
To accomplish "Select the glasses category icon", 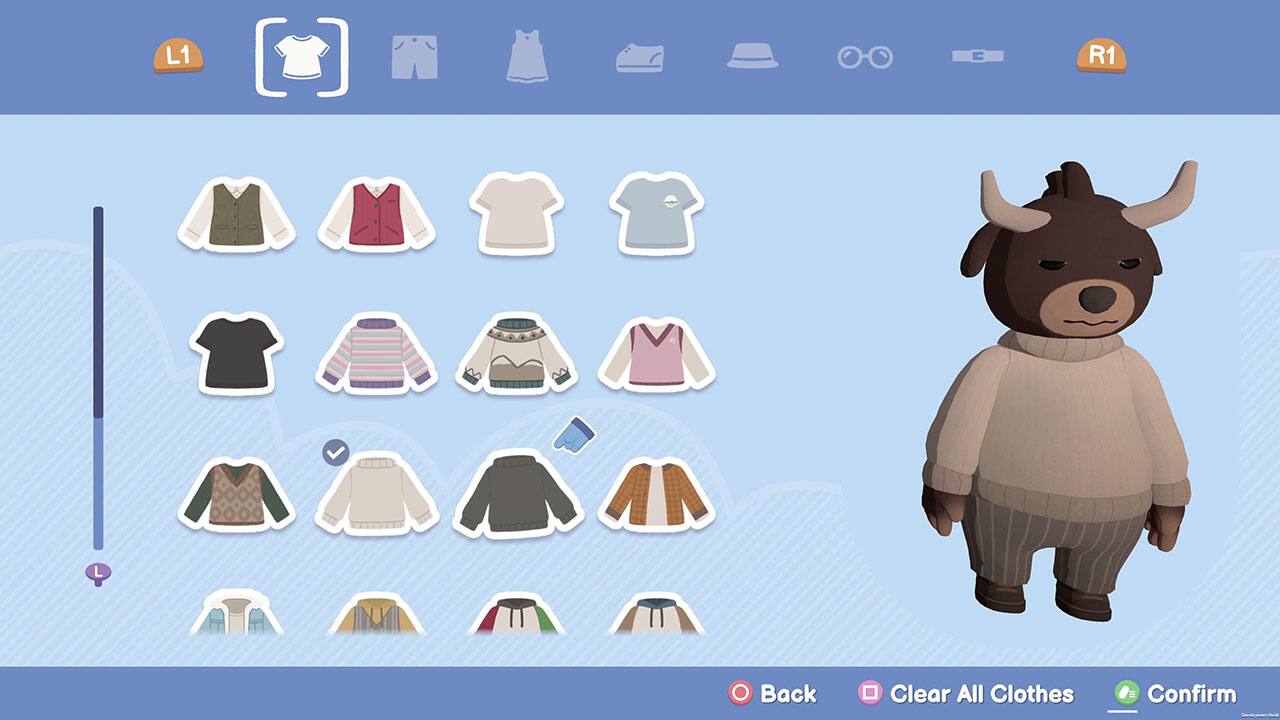I will (x=866, y=57).
